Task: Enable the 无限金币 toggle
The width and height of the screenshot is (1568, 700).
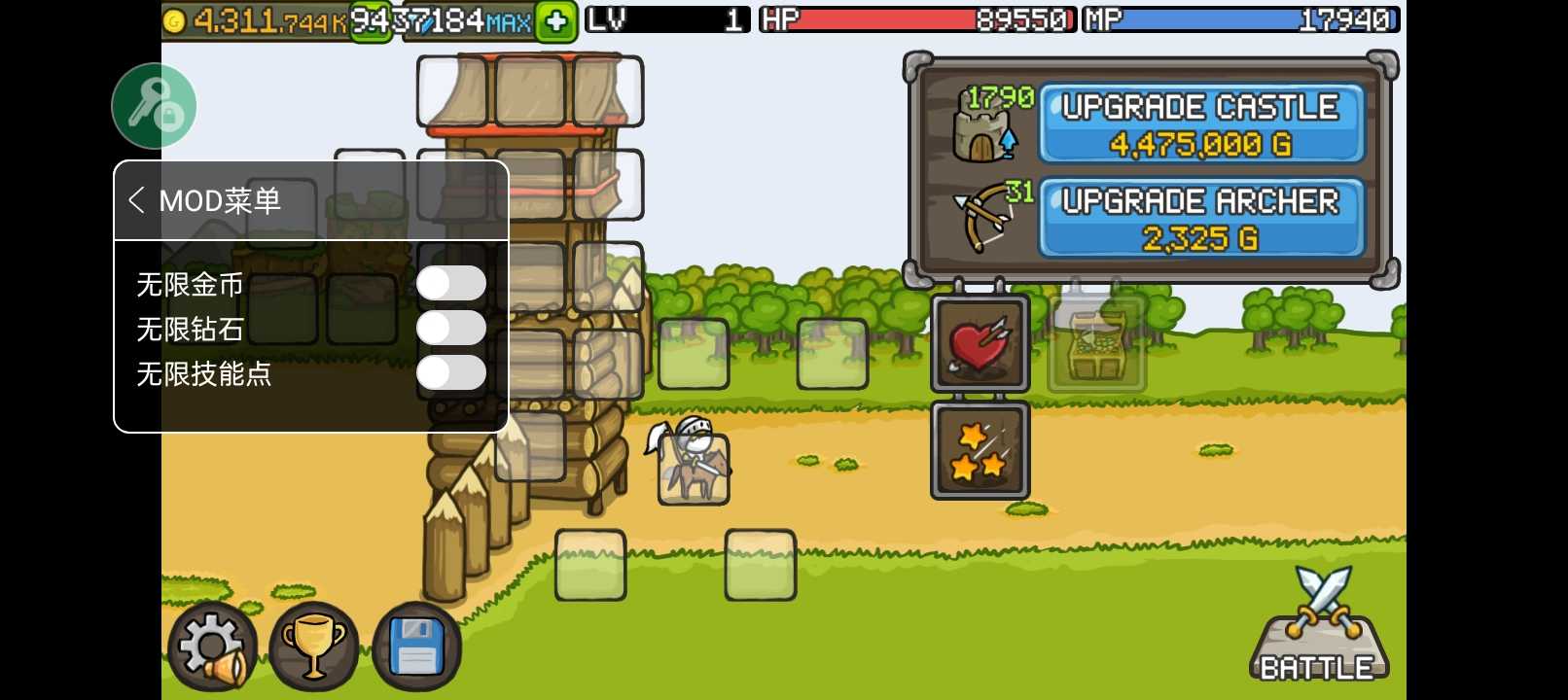Action: tap(451, 283)
